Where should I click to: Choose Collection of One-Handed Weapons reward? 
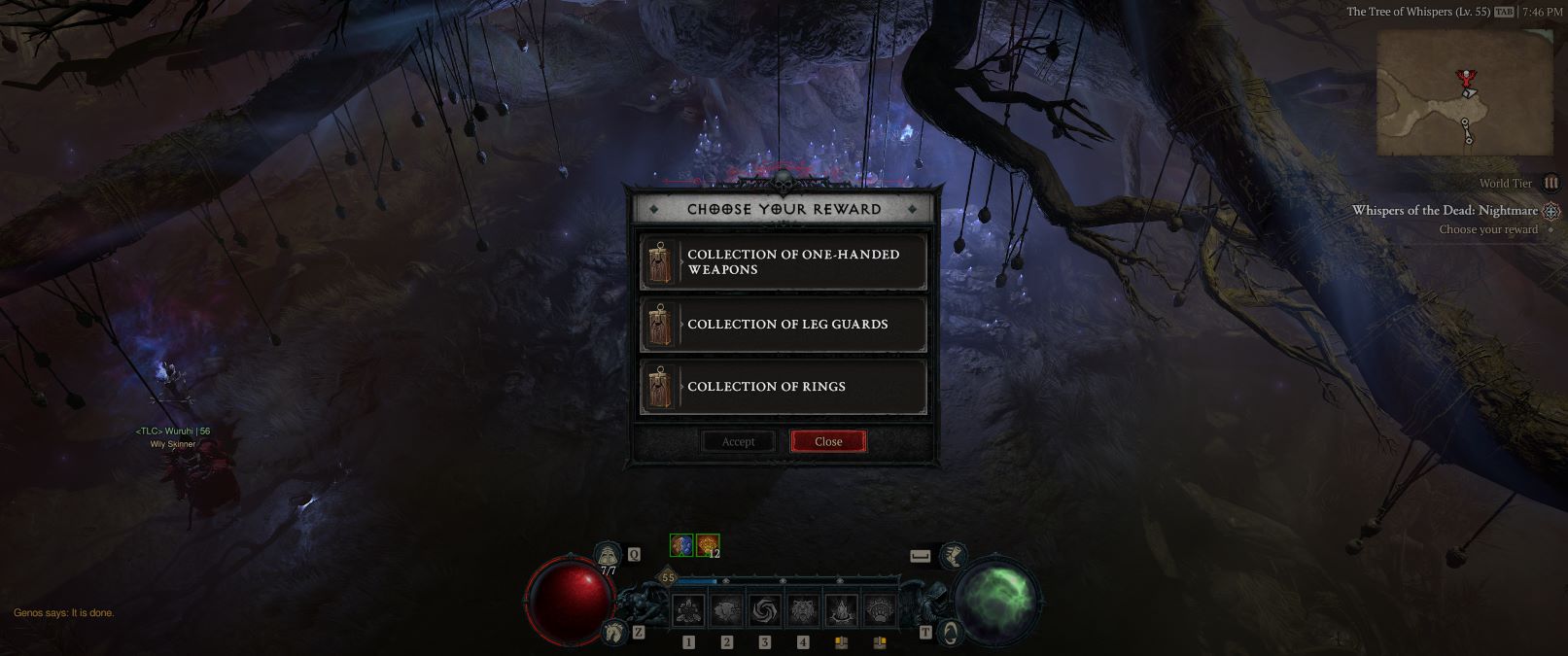tap(783, 261)
